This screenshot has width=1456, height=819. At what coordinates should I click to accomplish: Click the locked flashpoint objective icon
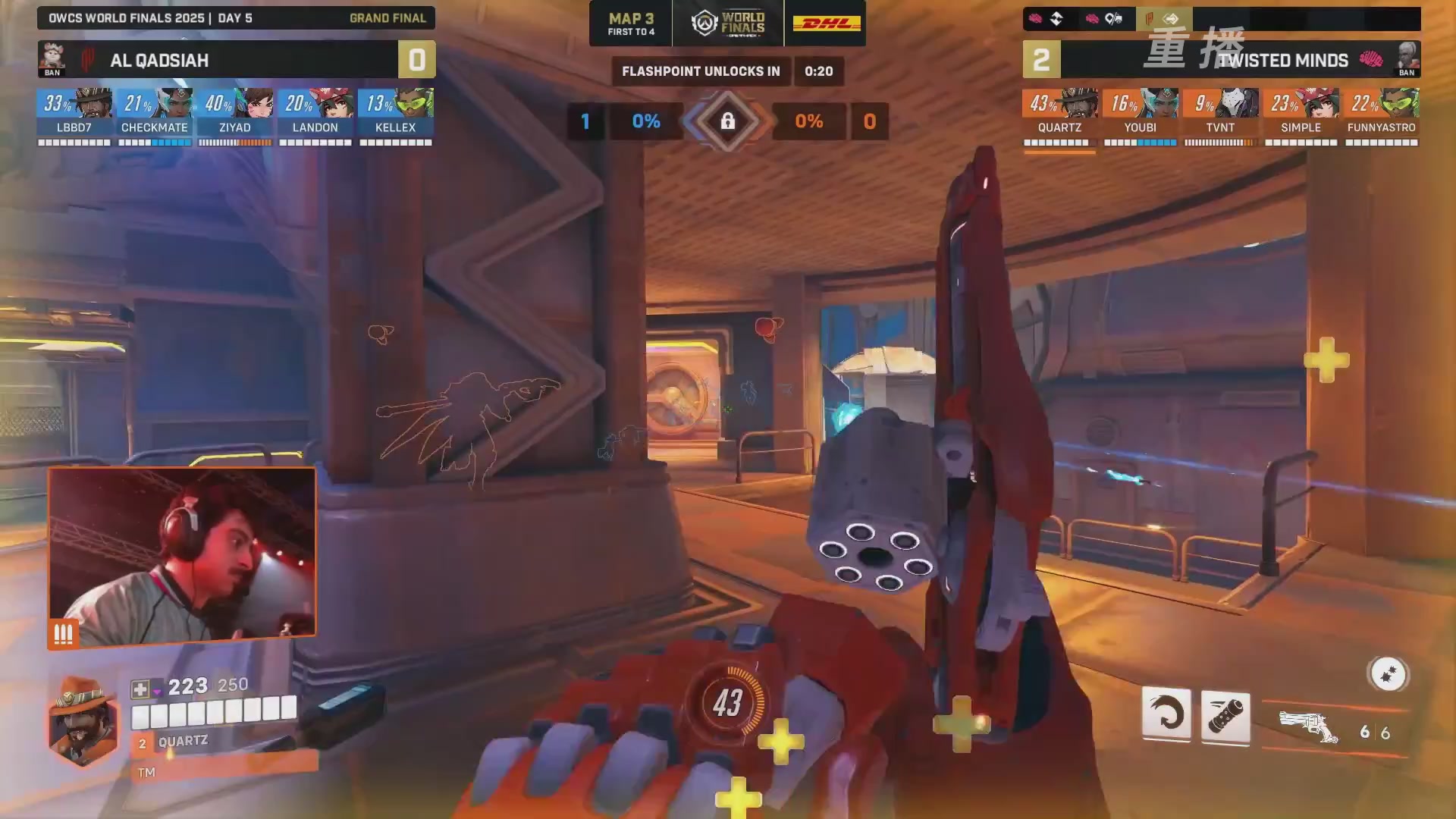tap(727, 121)
